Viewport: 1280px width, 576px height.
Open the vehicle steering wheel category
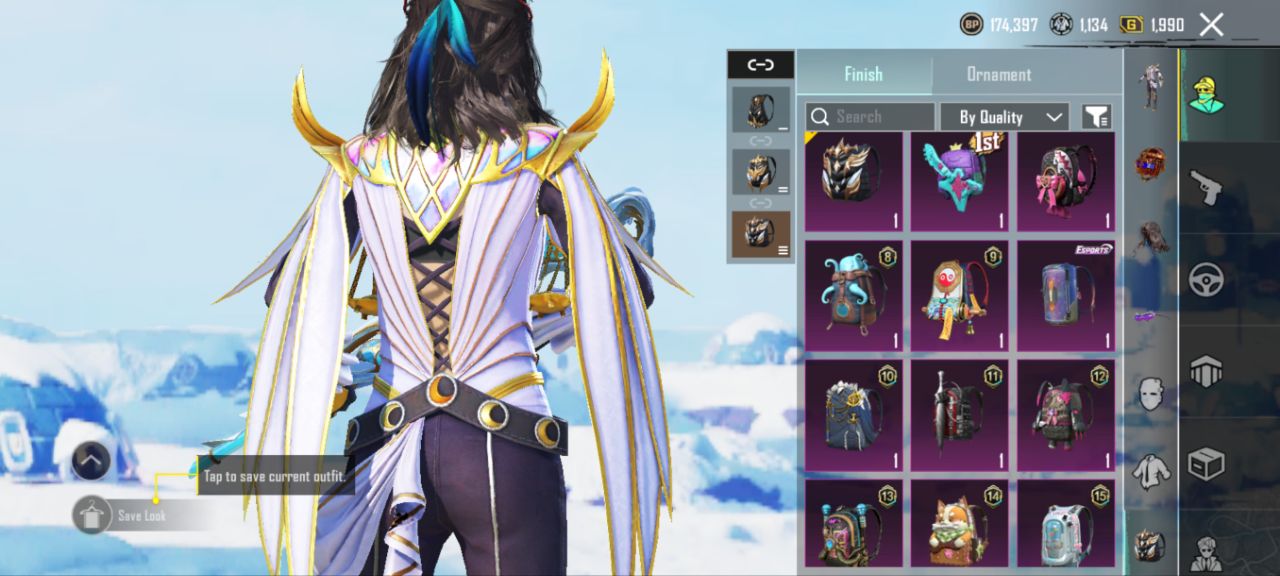point(1206,280)
